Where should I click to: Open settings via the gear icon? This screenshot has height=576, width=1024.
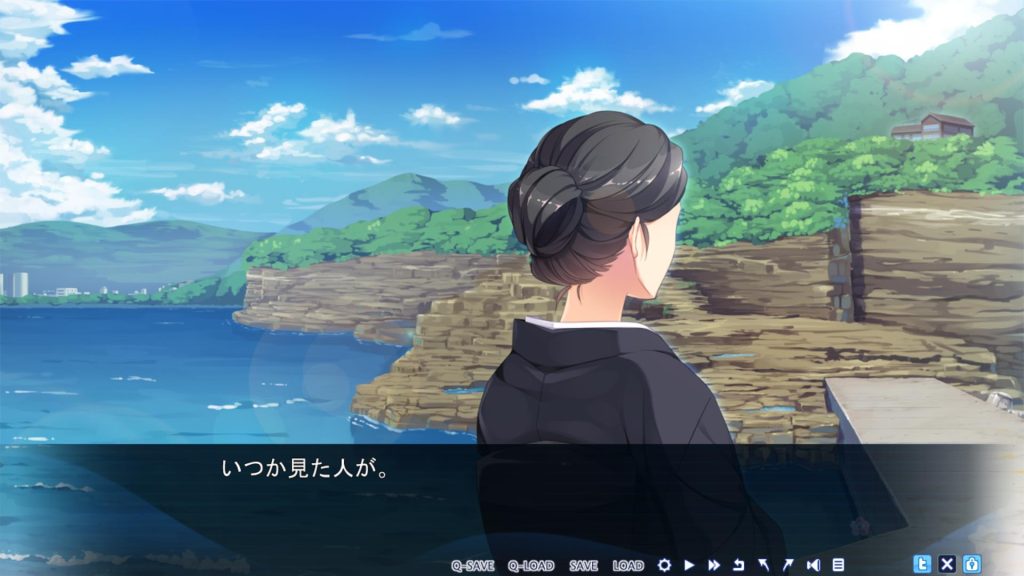664,565
